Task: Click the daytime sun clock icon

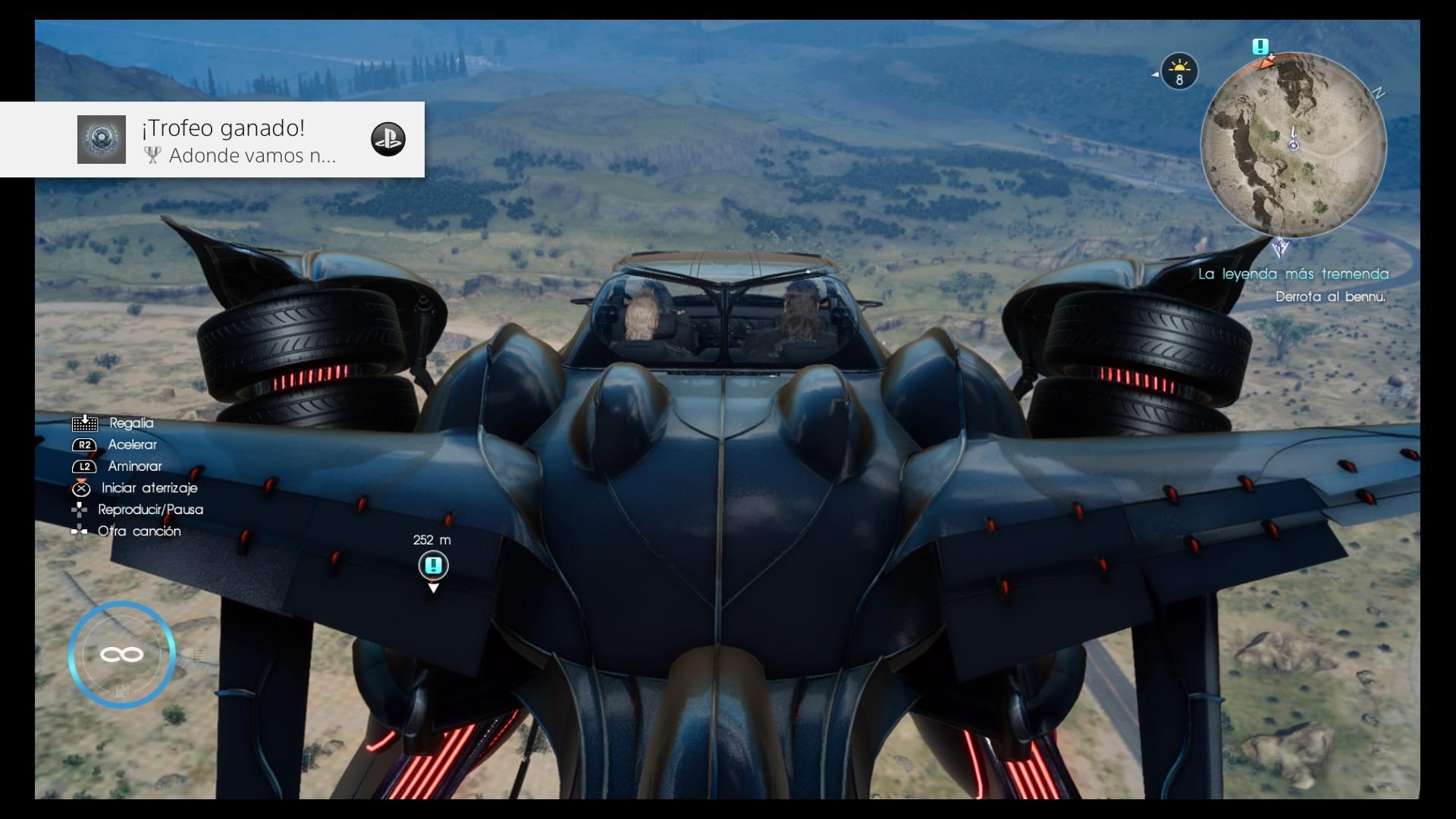Action: [x=1178, y=72]
